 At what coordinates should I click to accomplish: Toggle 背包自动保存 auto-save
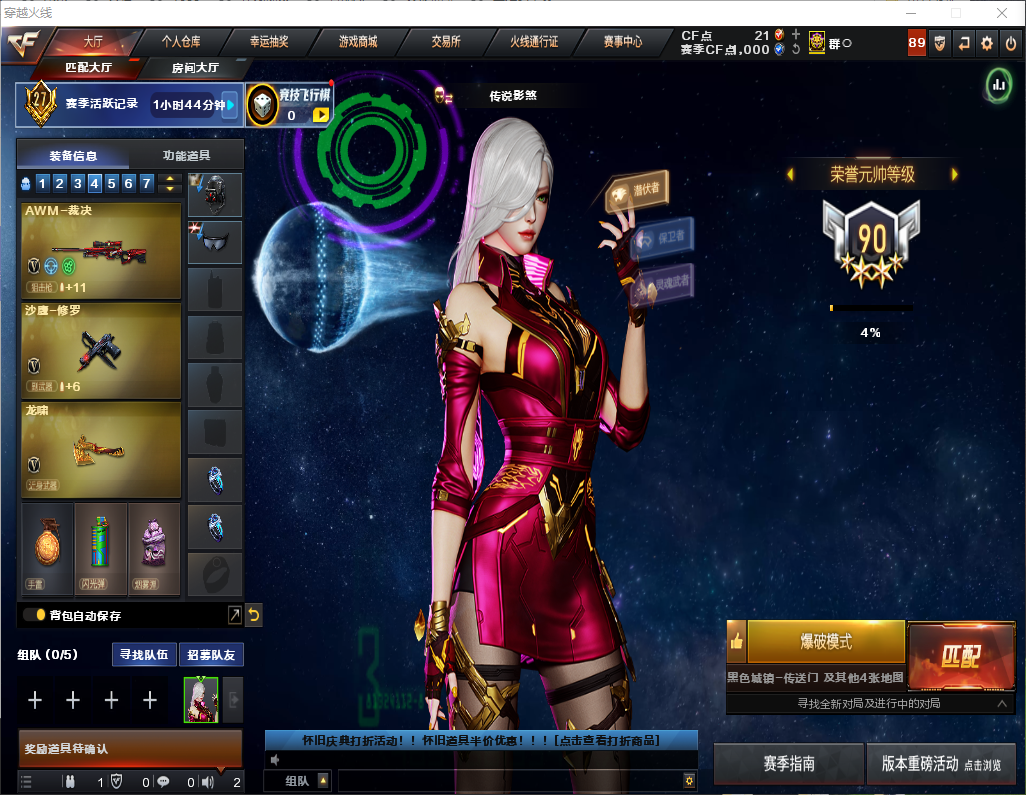(34, 615)
